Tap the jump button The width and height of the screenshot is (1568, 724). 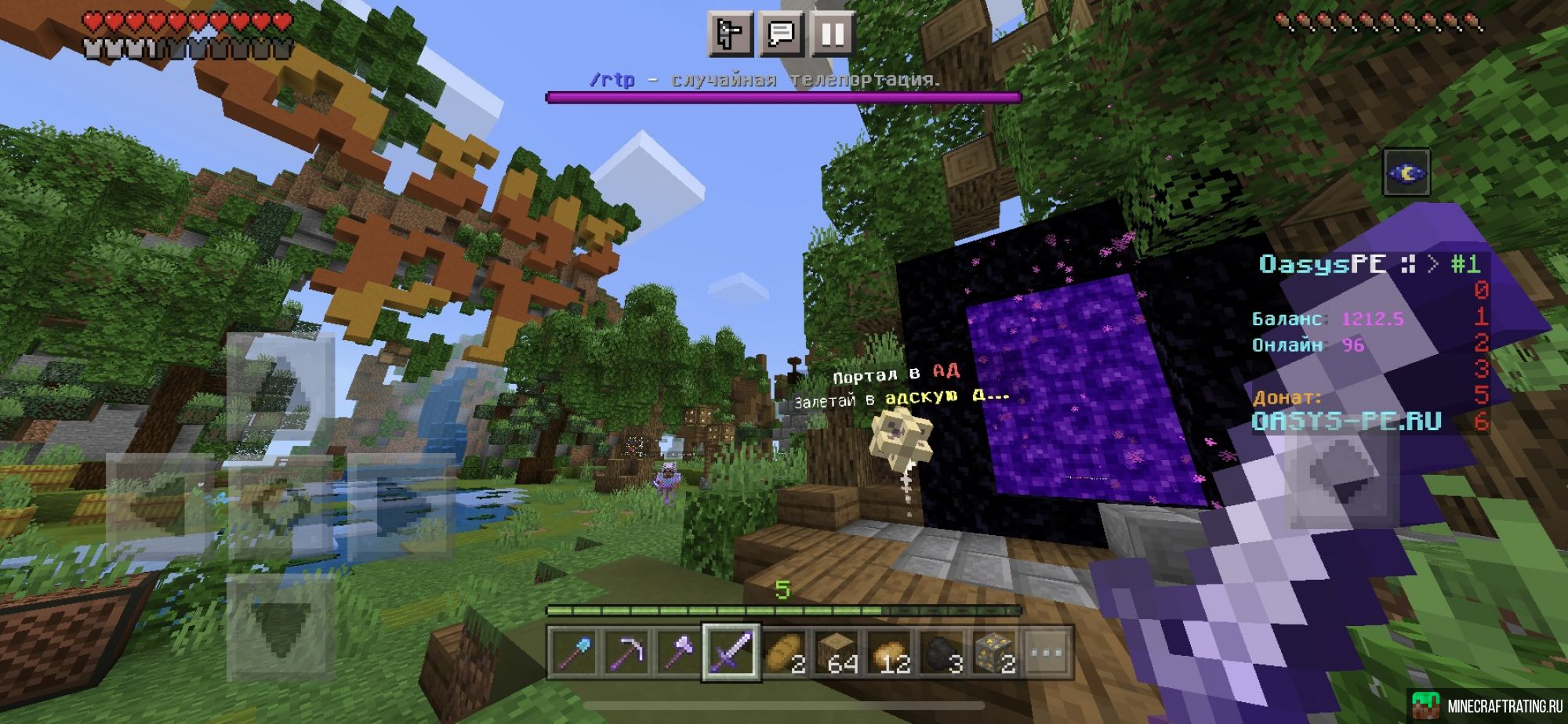click(1342, 469)
